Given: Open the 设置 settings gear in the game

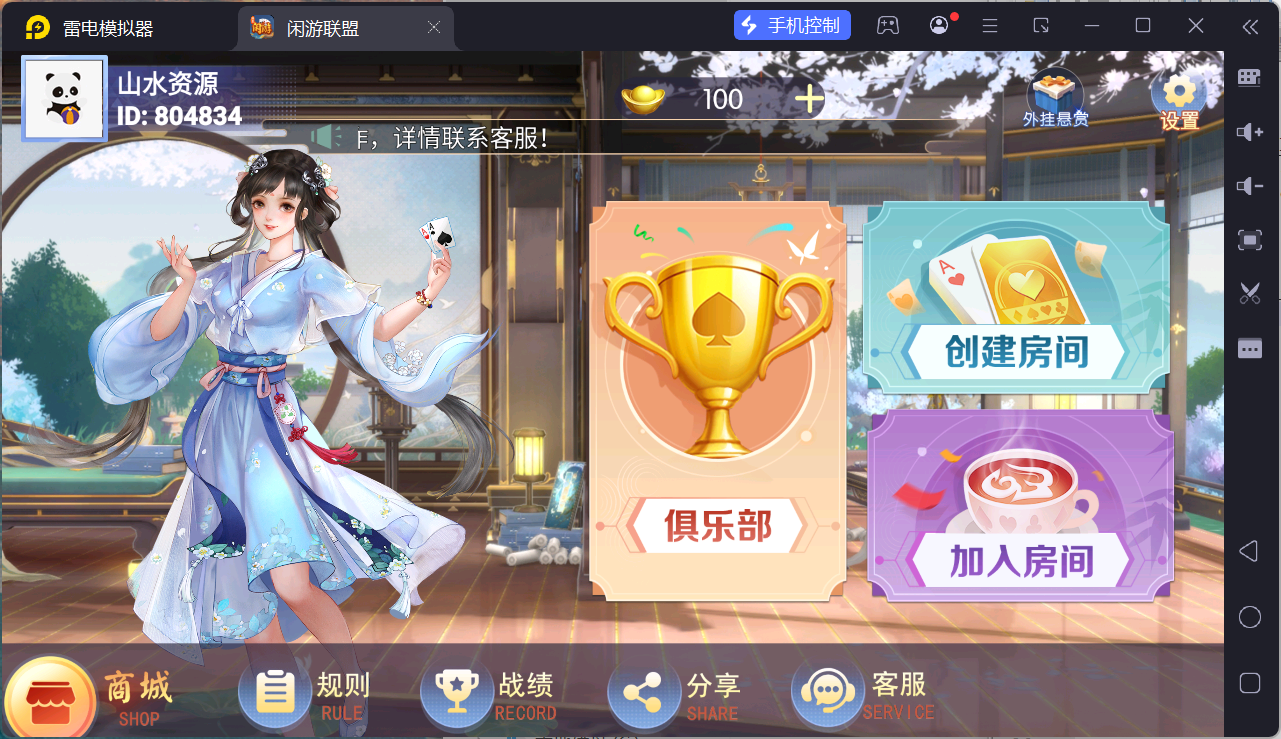Looking at the screenshot, I should point(1178,92).
